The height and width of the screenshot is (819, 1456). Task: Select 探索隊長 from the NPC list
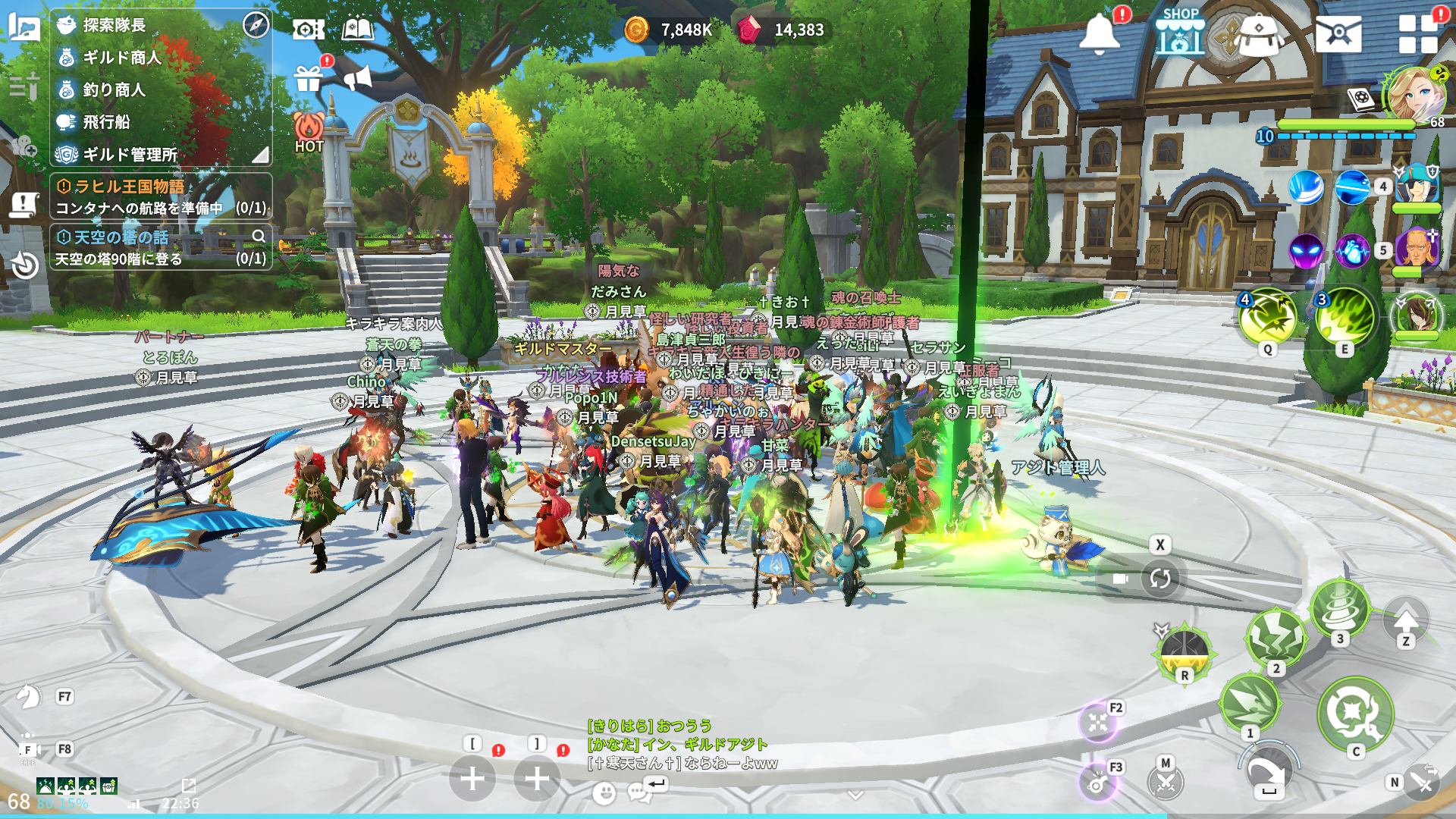click(114, 25)
